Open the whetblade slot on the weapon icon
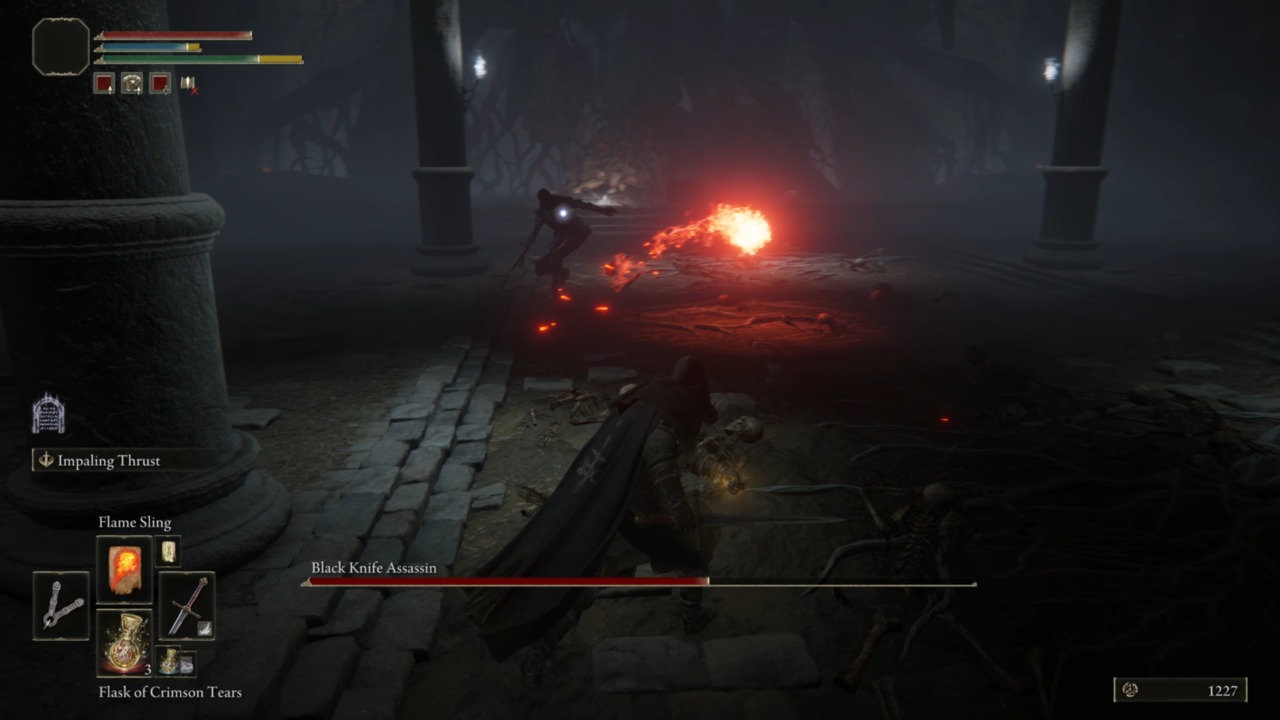Viewport: 1280px width, 720px height. click(204, 629)
